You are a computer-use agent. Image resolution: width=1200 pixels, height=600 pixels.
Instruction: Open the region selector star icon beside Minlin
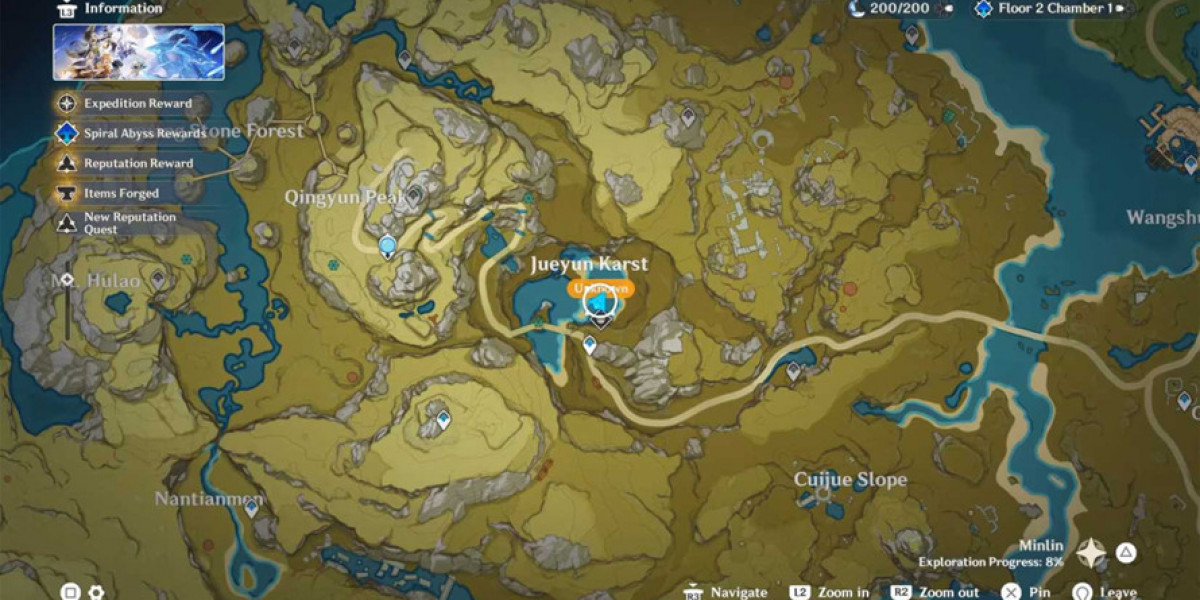(x=1091, y=552)
